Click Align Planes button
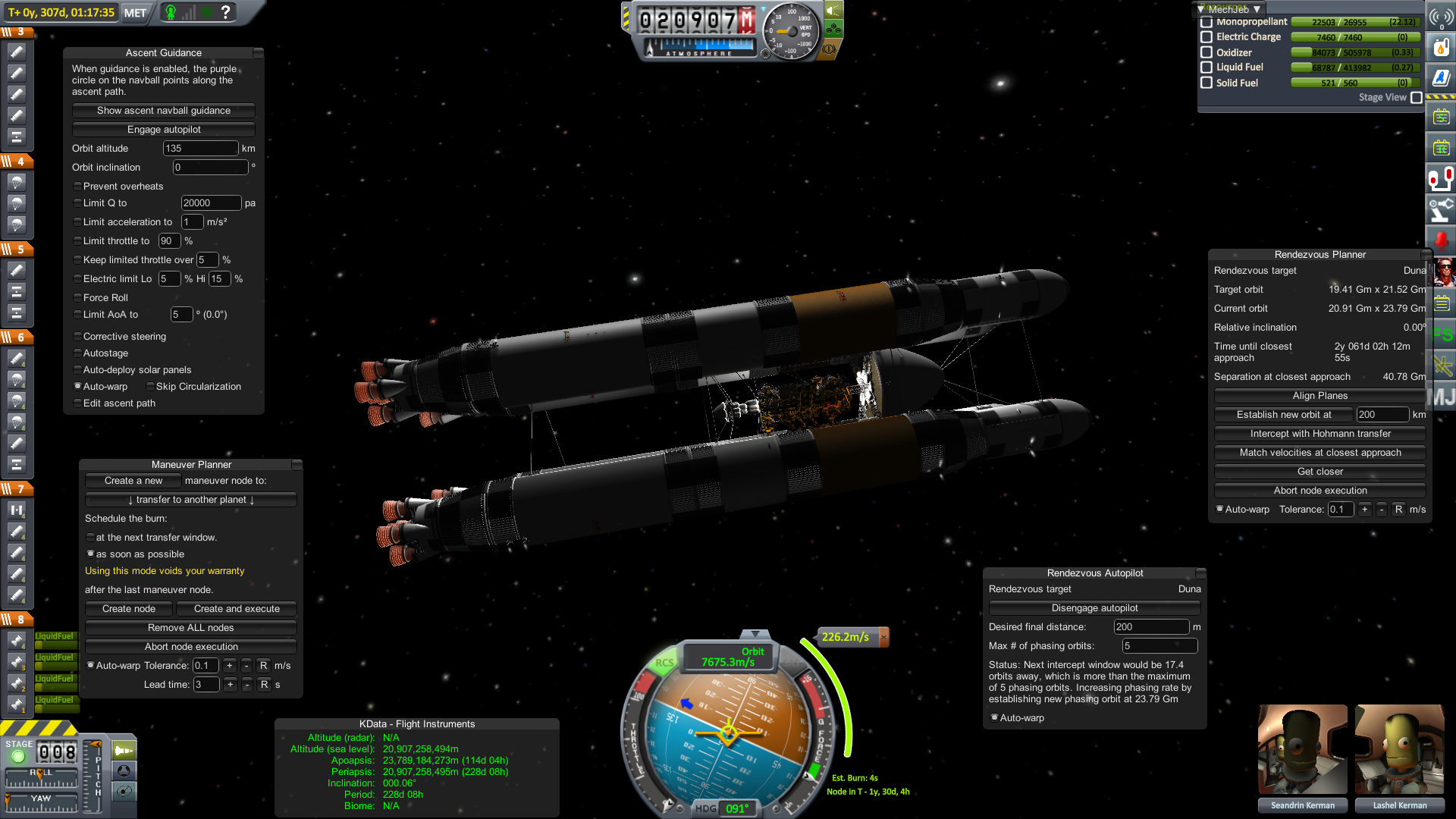 [1319, 396]
